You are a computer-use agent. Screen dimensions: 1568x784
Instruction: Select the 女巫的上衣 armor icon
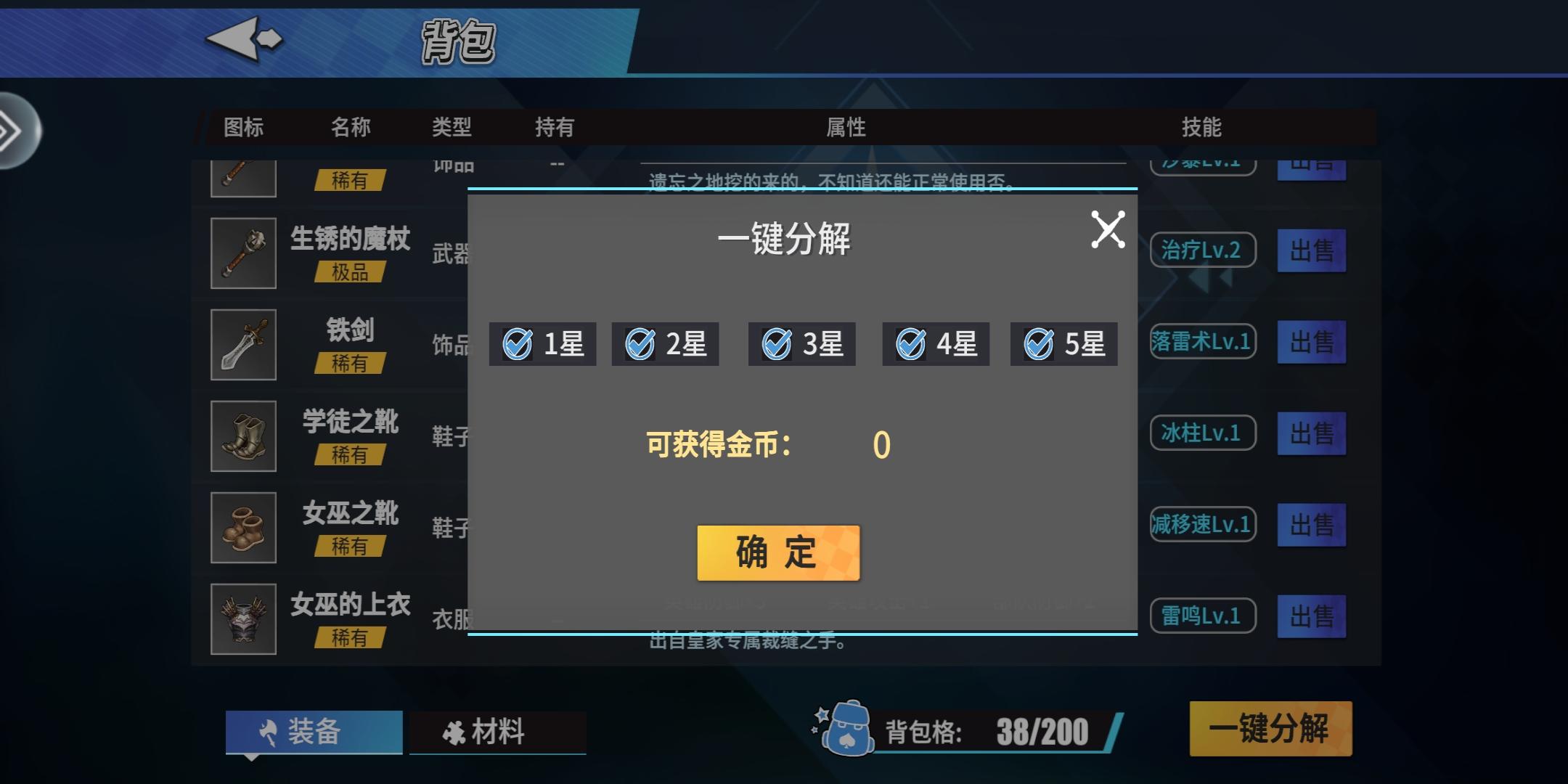pyautogui.click(x=242, y=618)
